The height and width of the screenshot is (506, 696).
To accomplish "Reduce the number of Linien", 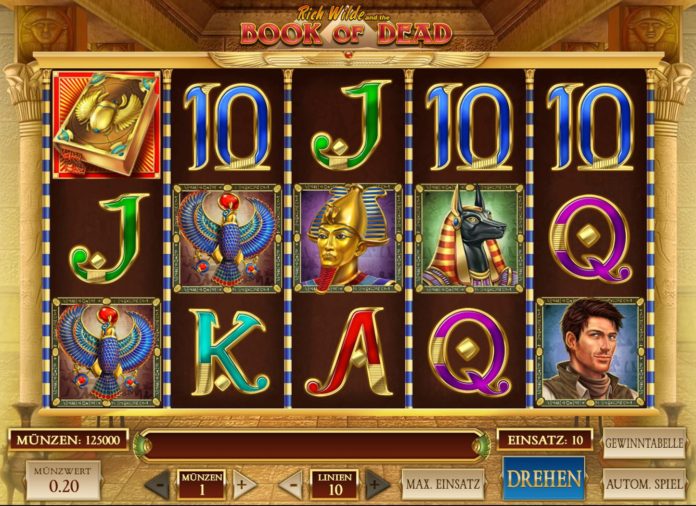I will coord(290,485).
